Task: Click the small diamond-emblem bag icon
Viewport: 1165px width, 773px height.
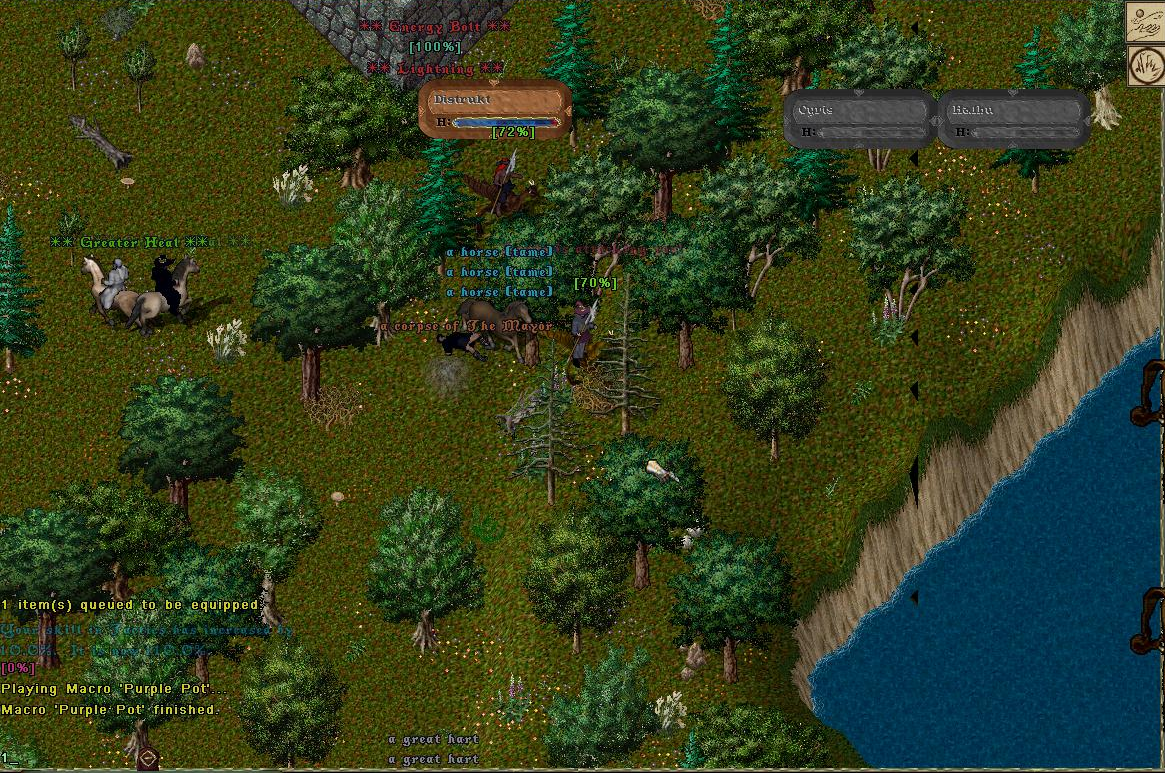Action: pos(147,758)
